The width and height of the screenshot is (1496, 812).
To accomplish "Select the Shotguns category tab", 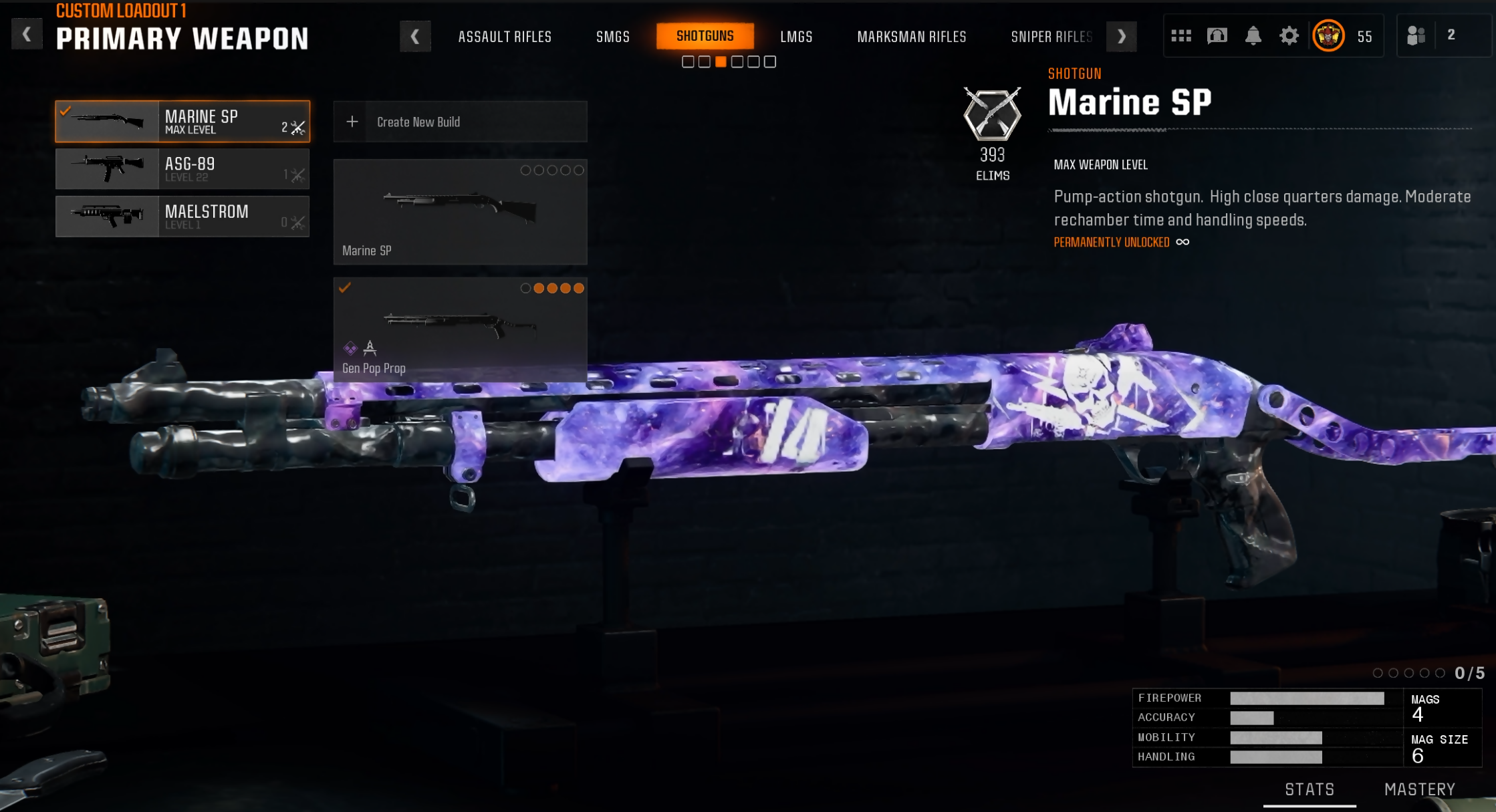I will (705, 36).
